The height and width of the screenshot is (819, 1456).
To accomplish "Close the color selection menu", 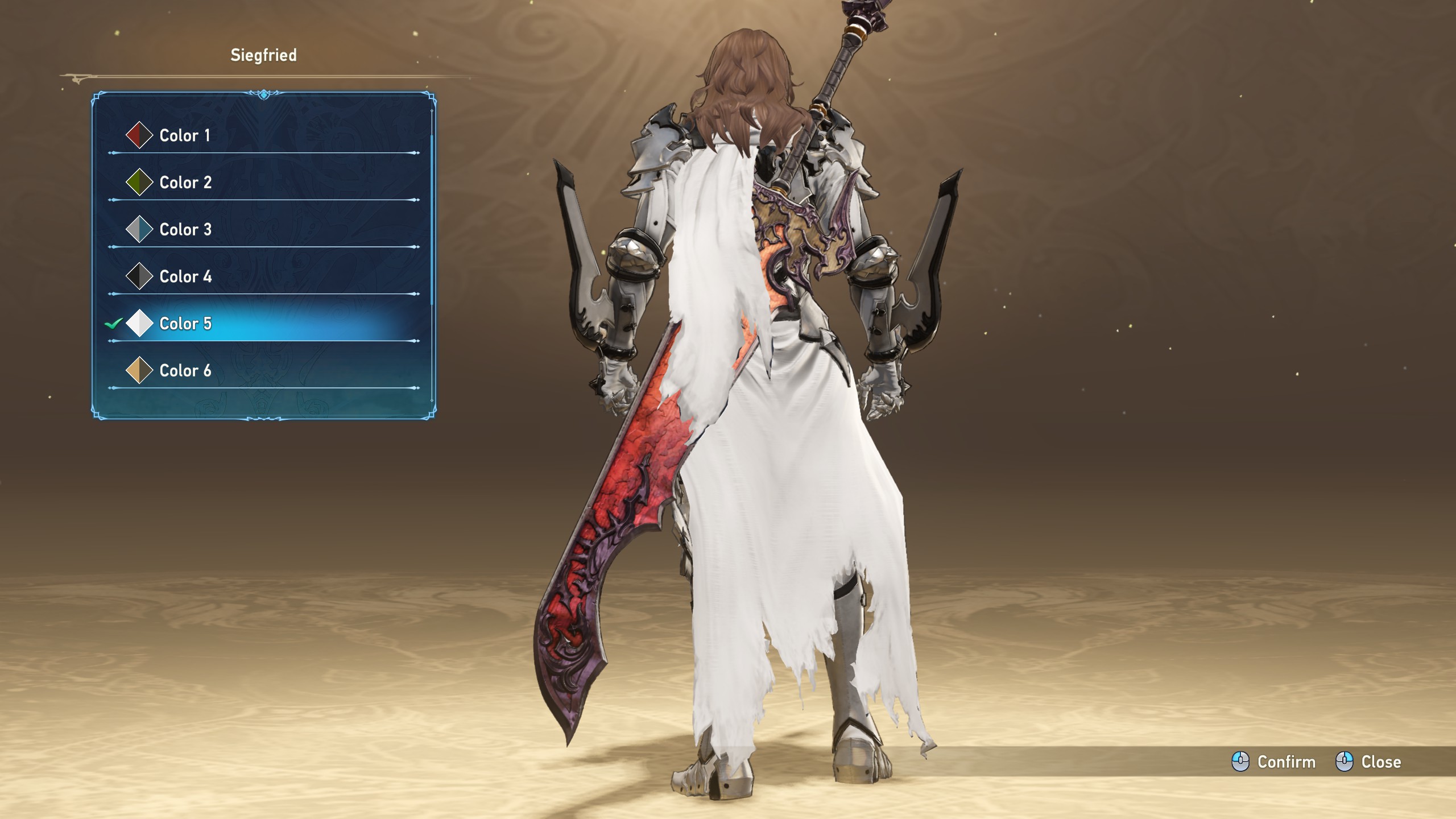I will pos(1368,762).
